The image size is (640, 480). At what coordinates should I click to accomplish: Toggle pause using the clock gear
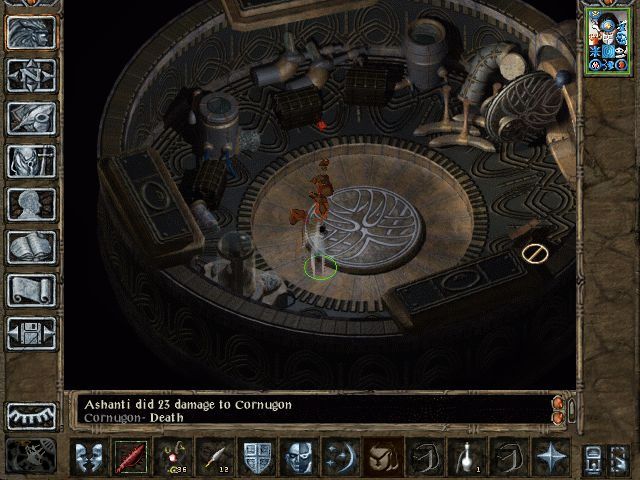[x=31, y=456]
